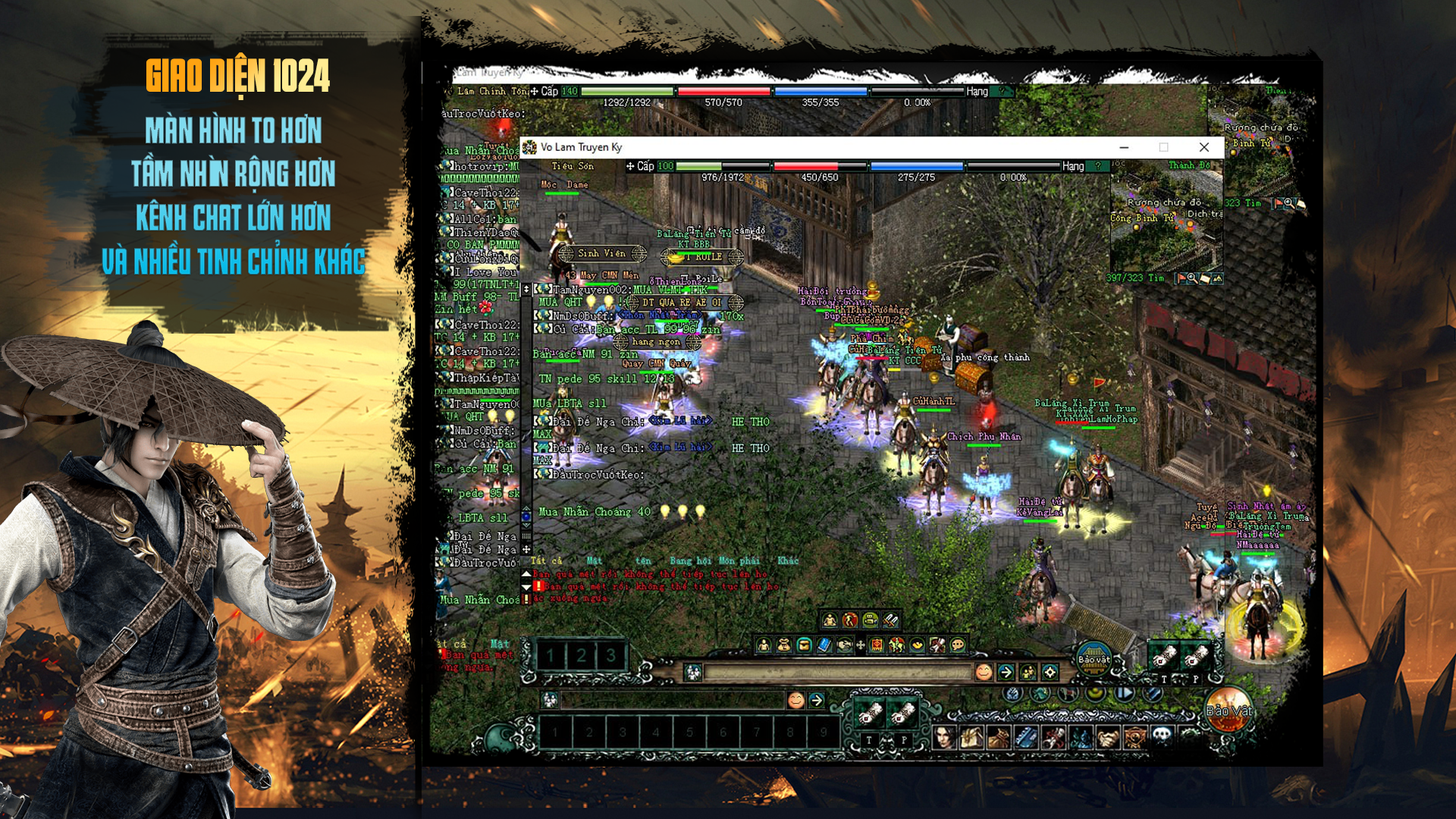Open the teal treasure chest icon
This screenshot has width=1456, height=819.
pos(804,645)
